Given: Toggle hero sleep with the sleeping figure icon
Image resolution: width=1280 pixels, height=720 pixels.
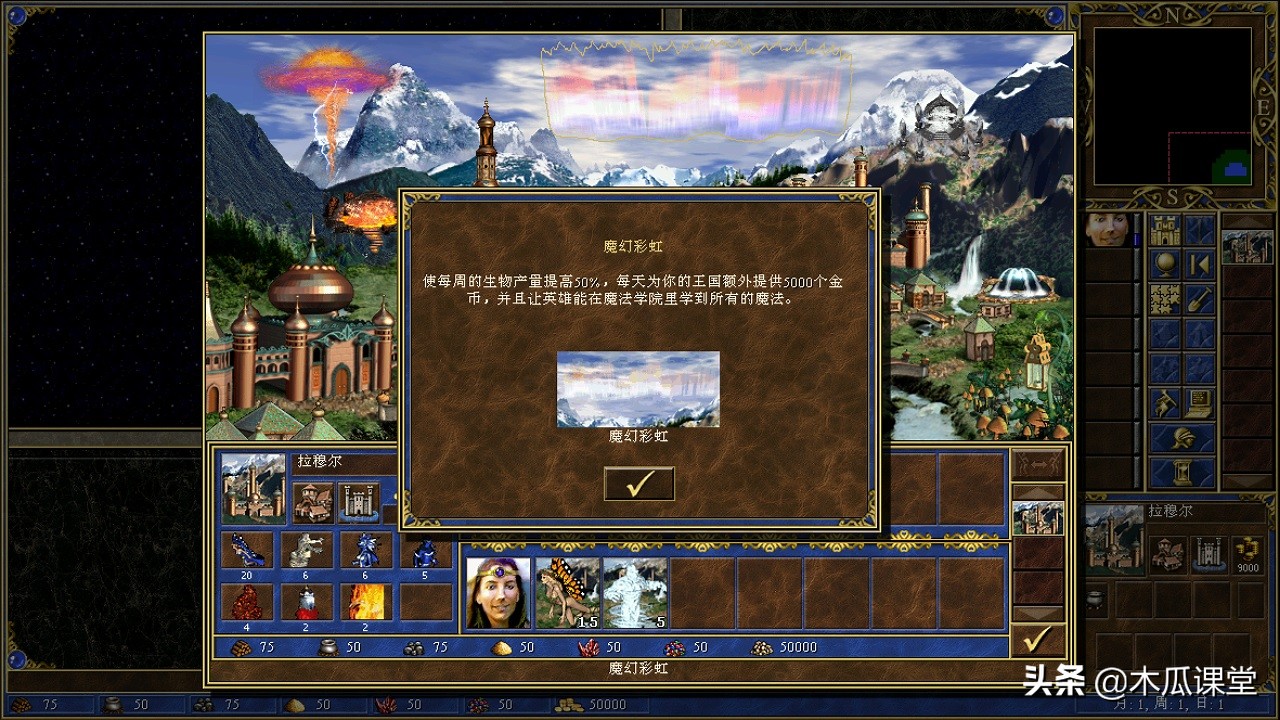Looking at the screenshot, I should point(1163,404).
